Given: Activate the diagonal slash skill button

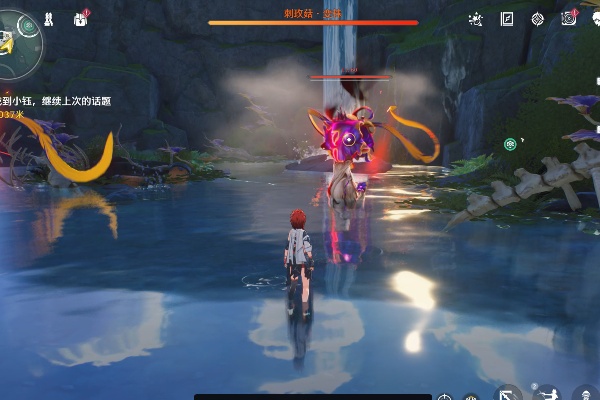Looking at the screenshot, I should [509, 393].
